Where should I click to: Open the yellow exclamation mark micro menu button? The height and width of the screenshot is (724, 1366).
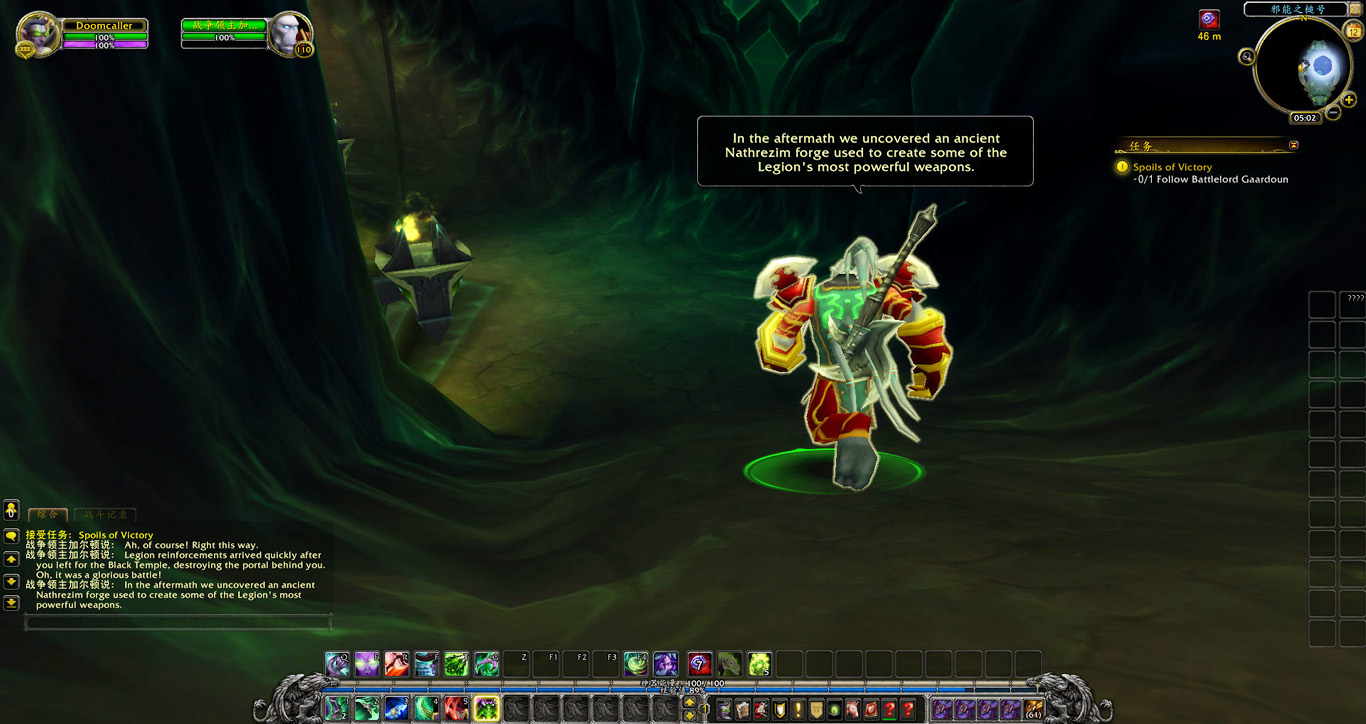point(797,709)
